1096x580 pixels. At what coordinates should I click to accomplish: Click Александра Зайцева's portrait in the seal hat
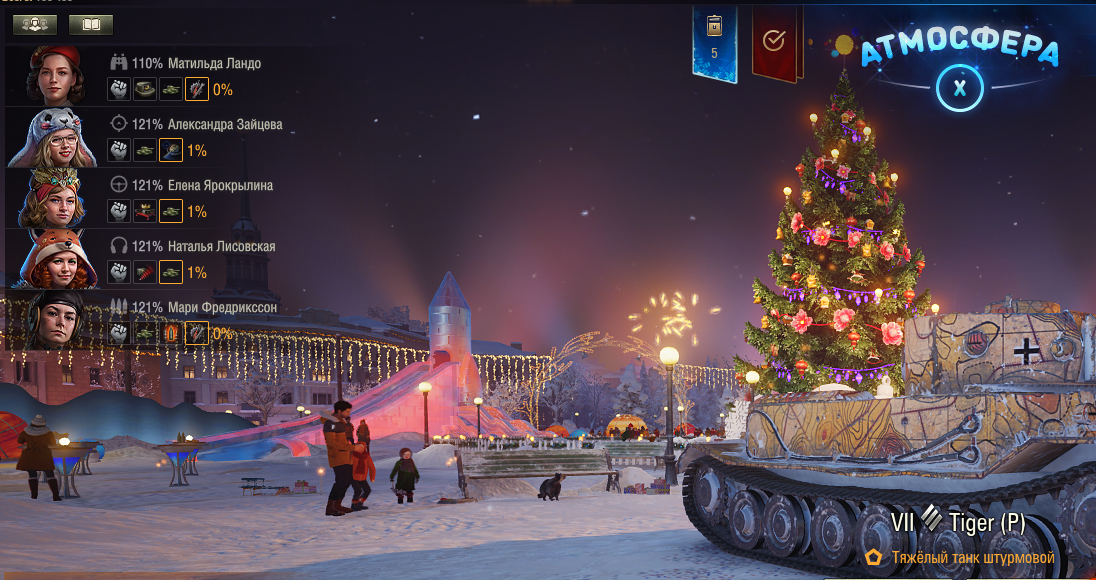coord(56,136)
